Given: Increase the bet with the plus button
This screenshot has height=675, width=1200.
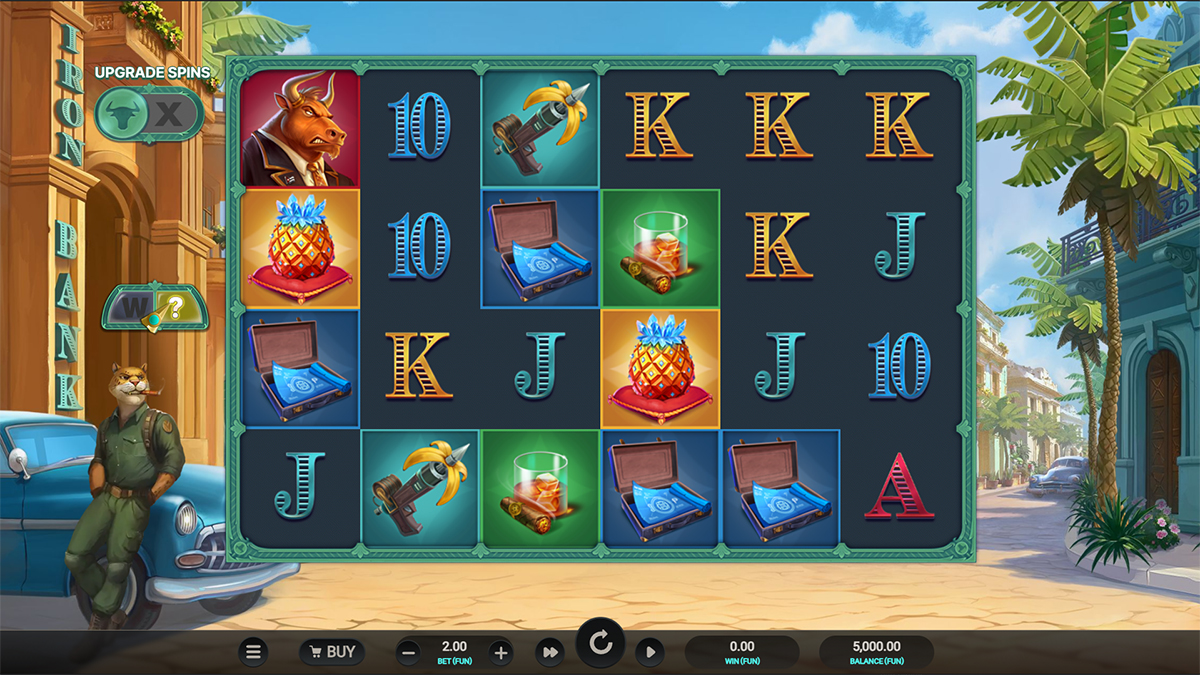Looking at the screenshot, I should tap(501, 653).
